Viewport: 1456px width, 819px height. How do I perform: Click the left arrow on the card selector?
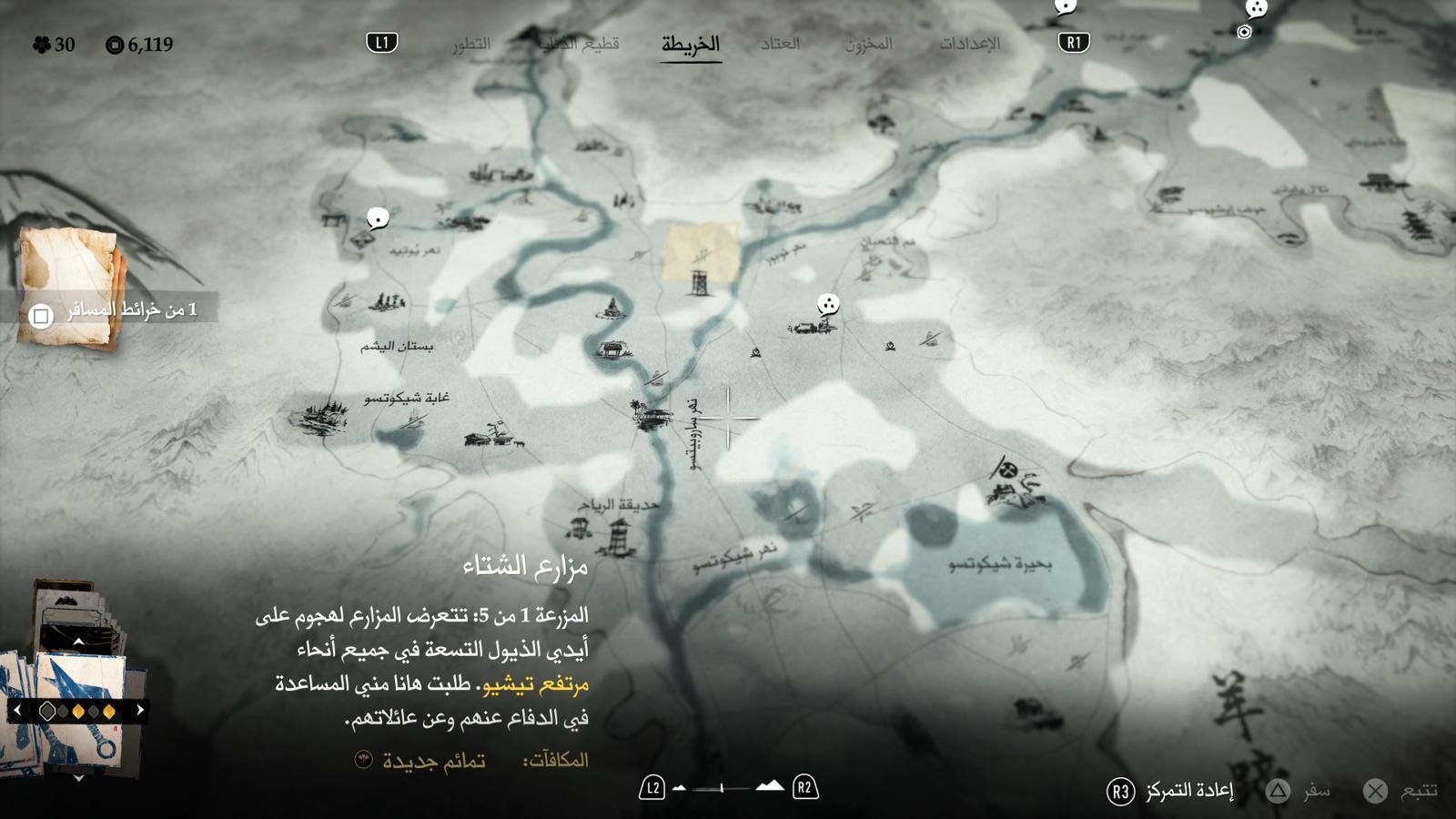[x=16, y=710]
